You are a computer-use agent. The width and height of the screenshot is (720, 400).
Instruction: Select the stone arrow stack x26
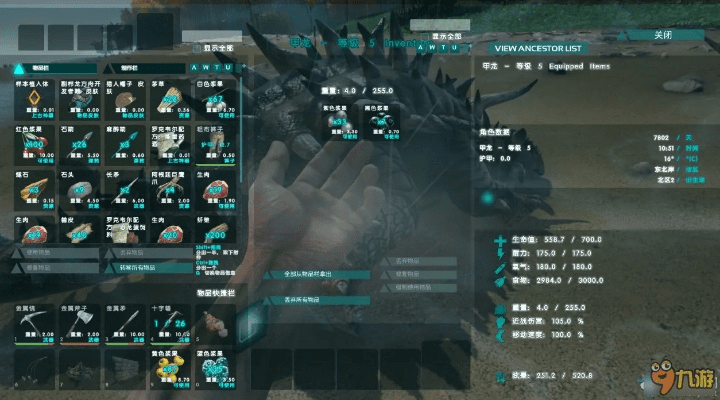point(79,144)
